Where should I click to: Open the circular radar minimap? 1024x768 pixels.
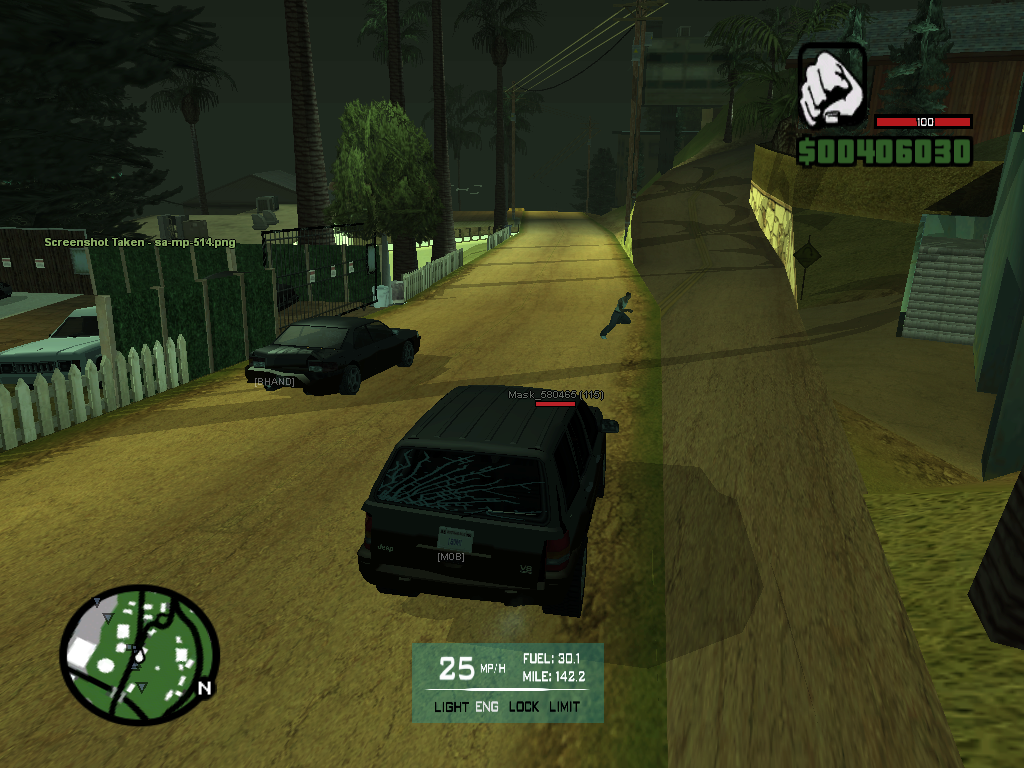click(x=139, y=655)
